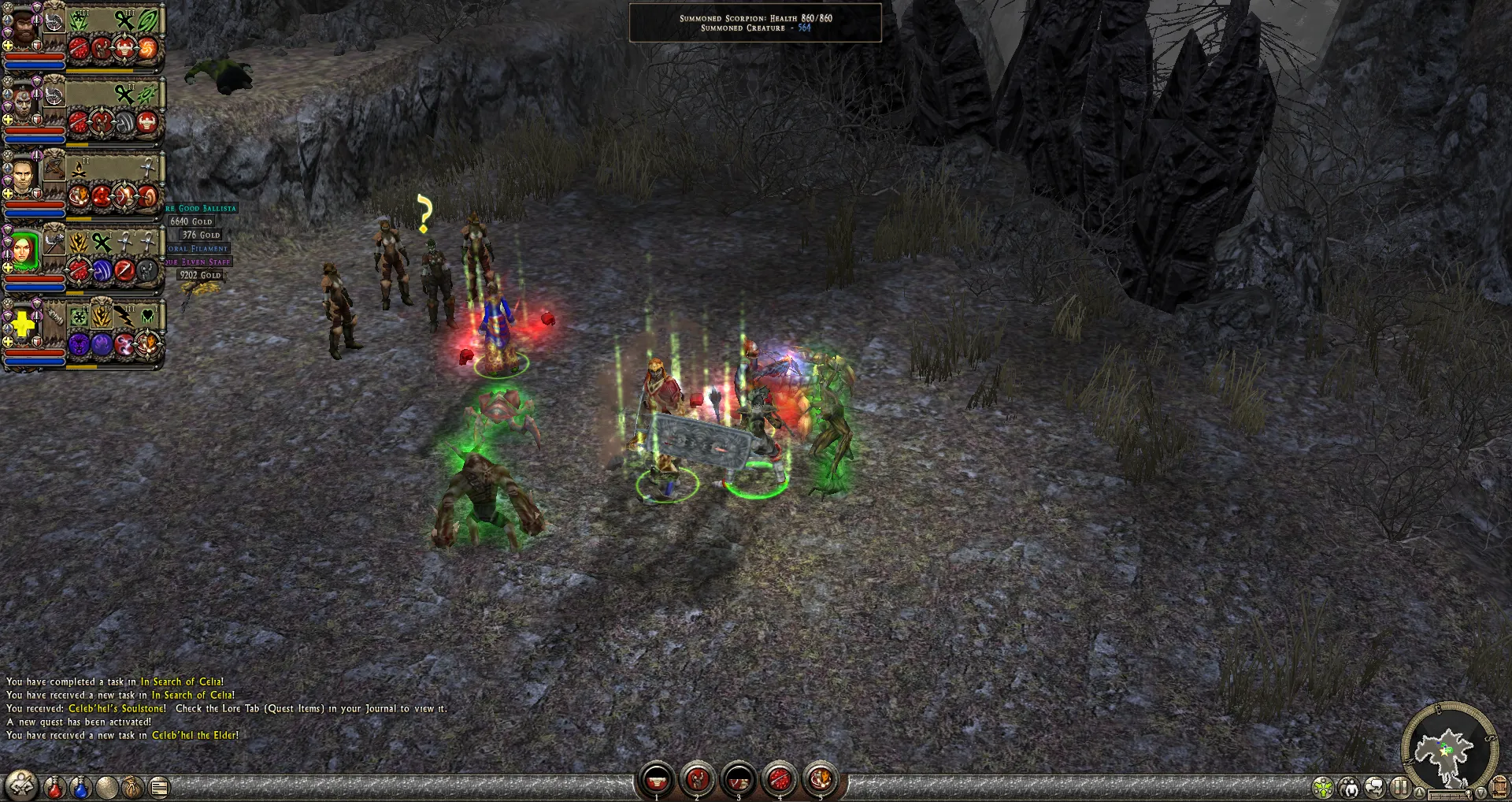The height and width of the screenshot is (802, 1512).
Task: Select the yellow-cross healer party portrait
Action: point(22,324)
